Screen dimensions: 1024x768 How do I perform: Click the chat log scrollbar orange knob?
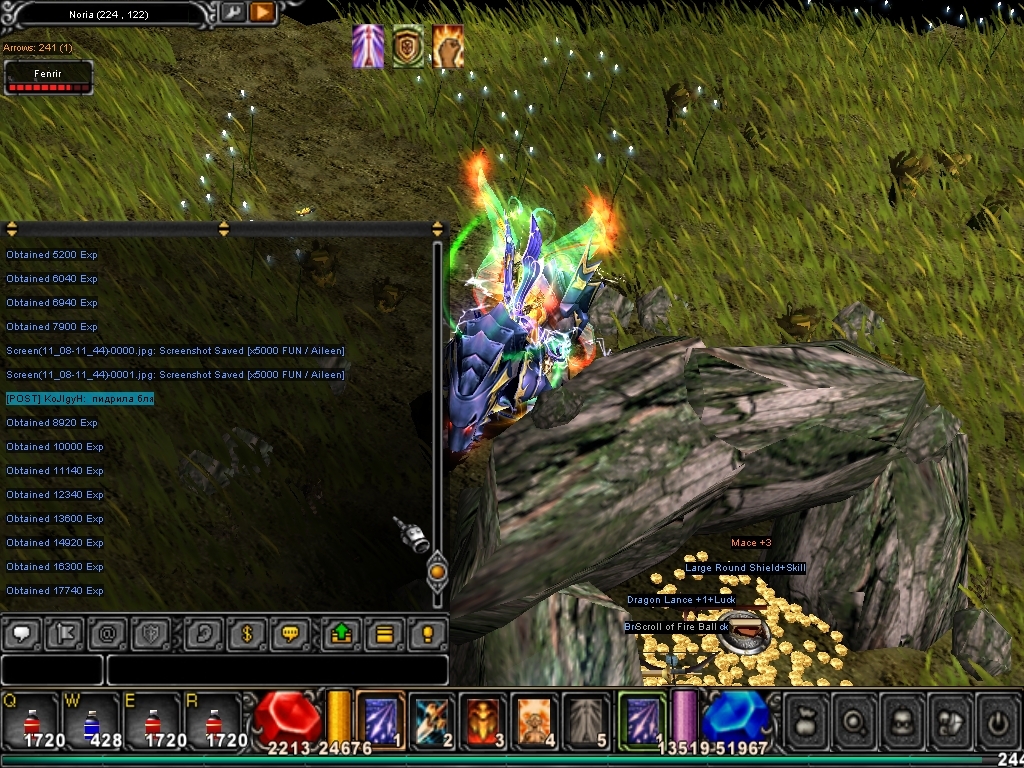[437, 573]
